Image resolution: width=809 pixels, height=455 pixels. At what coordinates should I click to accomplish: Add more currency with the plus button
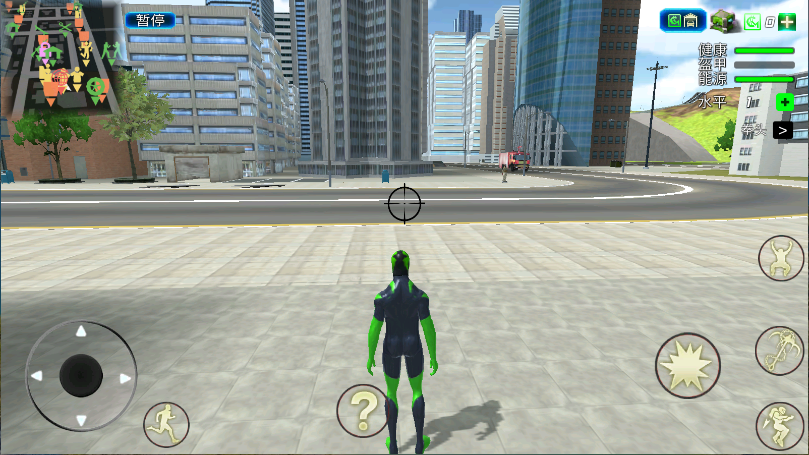coord(787,21)
